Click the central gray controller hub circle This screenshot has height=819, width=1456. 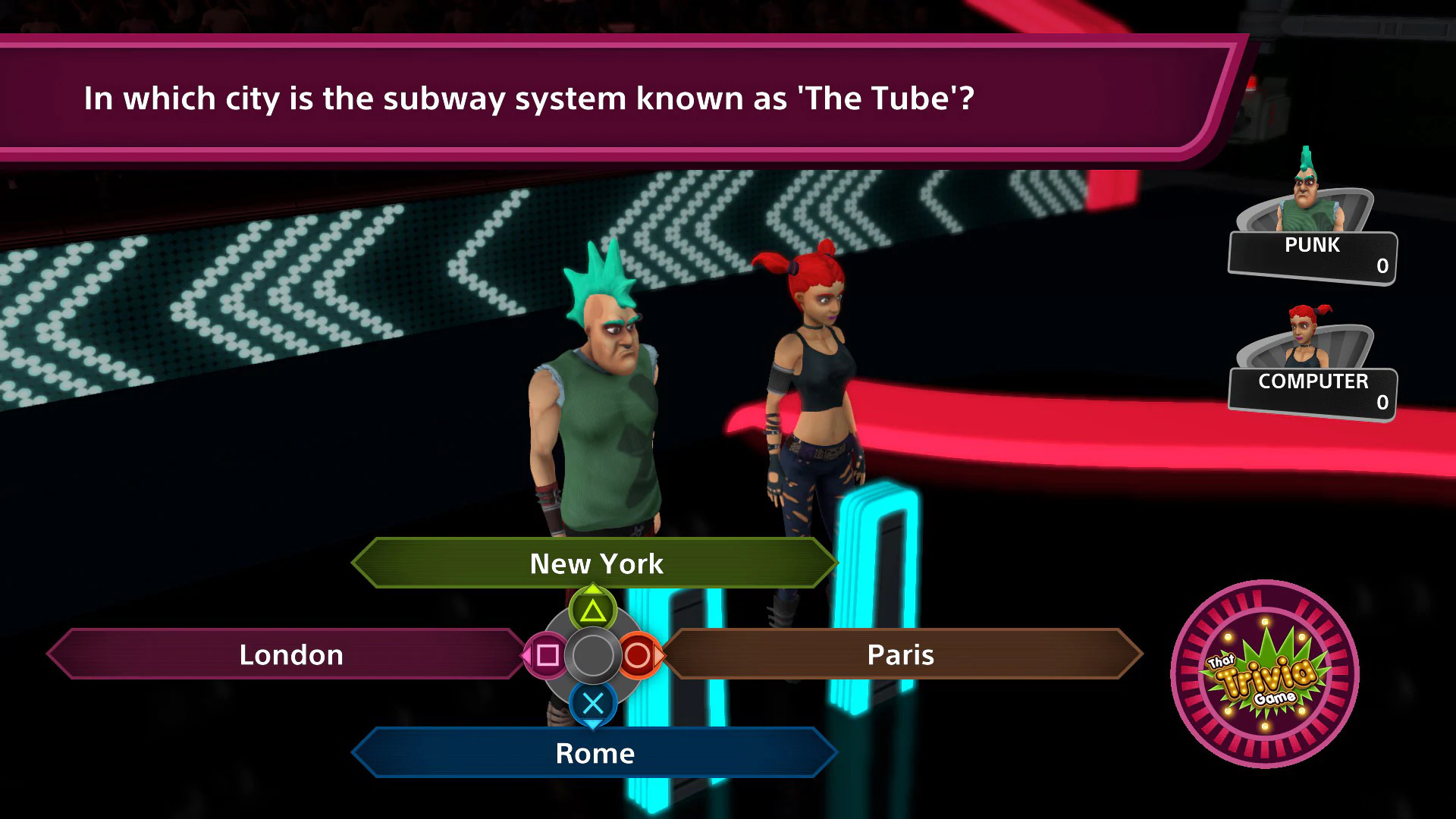[594, 654]
